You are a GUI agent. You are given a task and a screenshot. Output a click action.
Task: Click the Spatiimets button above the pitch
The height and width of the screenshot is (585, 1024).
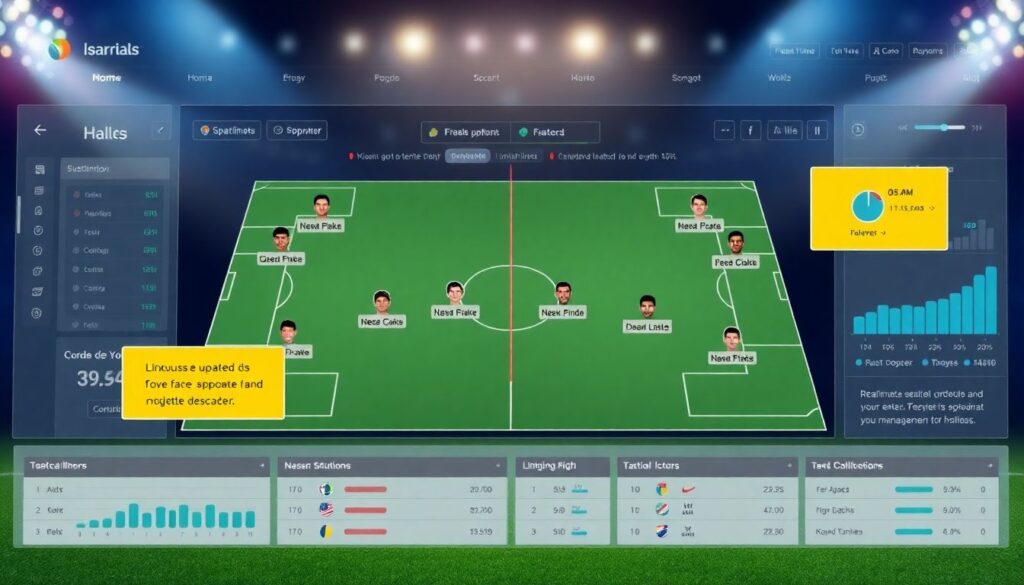(227, 130)
